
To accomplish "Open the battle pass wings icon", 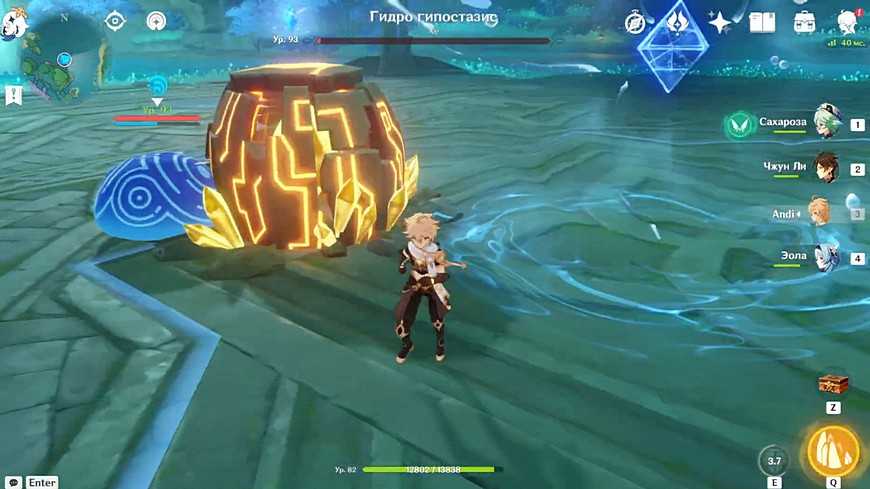I will pyautogui.click(x=677, y=22).
